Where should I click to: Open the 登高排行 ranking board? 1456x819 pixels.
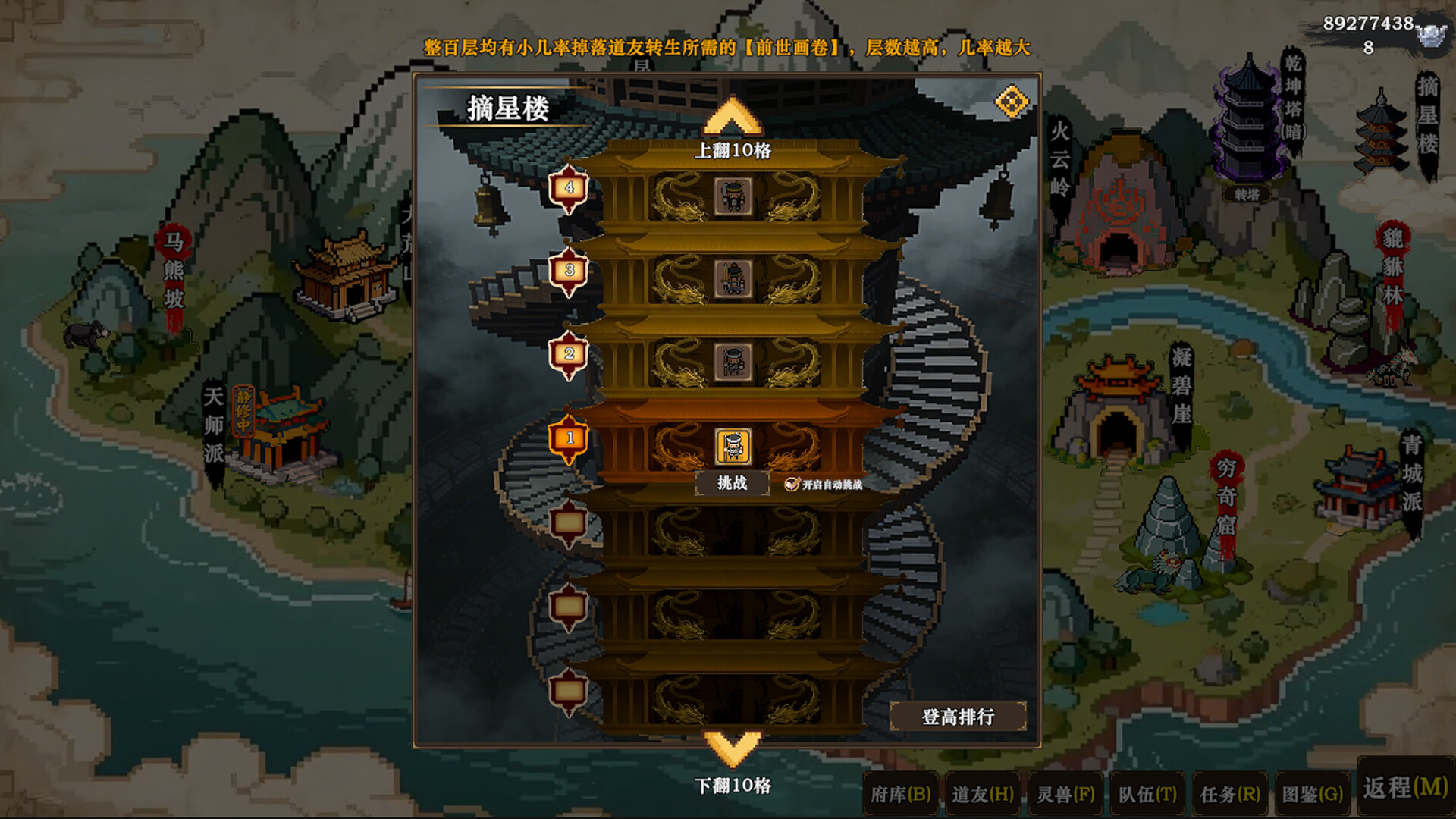958,717
